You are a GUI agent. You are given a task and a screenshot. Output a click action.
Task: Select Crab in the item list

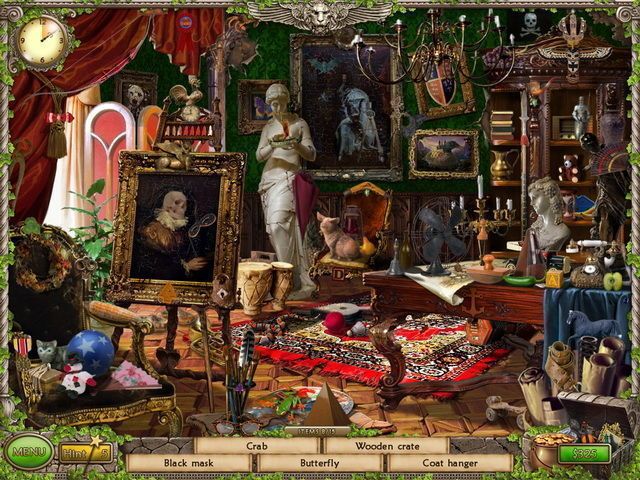(x=257, y=446)
